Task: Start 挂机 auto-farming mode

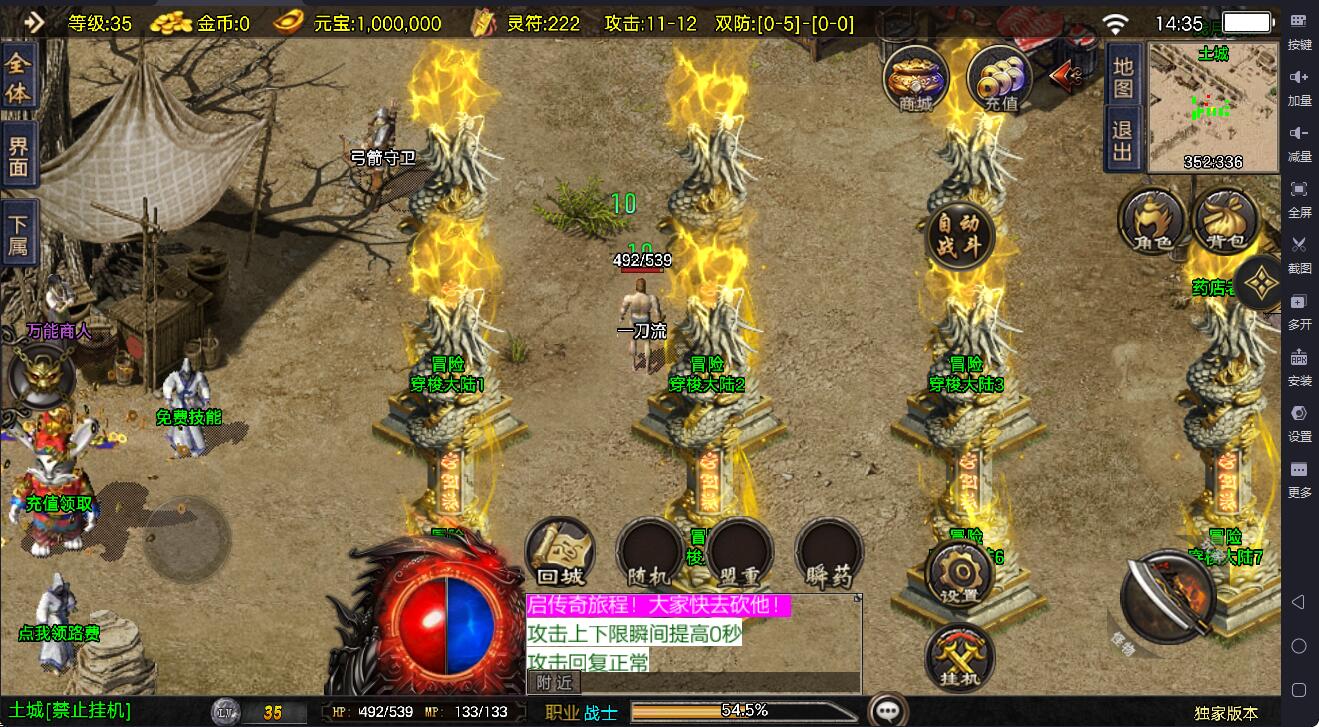Action: 960,658
